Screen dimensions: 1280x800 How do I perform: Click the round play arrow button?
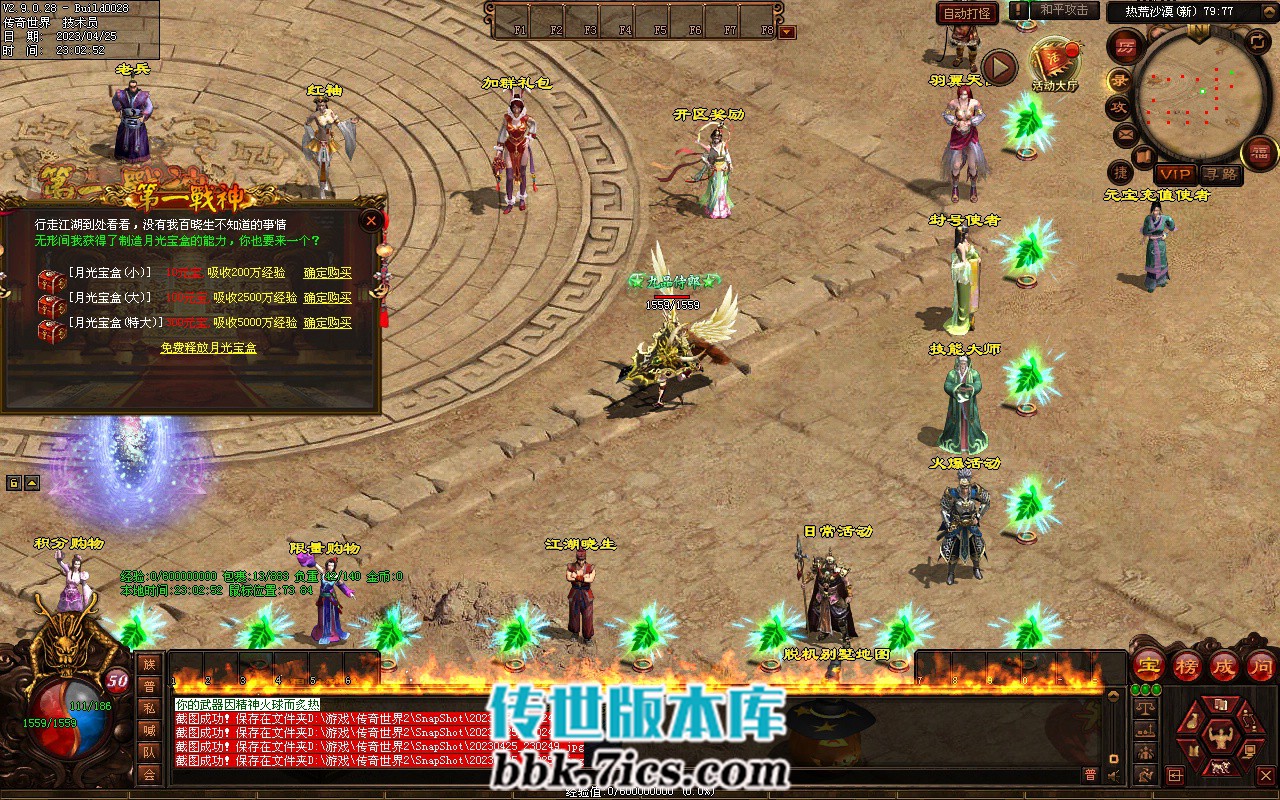point(998,67)
